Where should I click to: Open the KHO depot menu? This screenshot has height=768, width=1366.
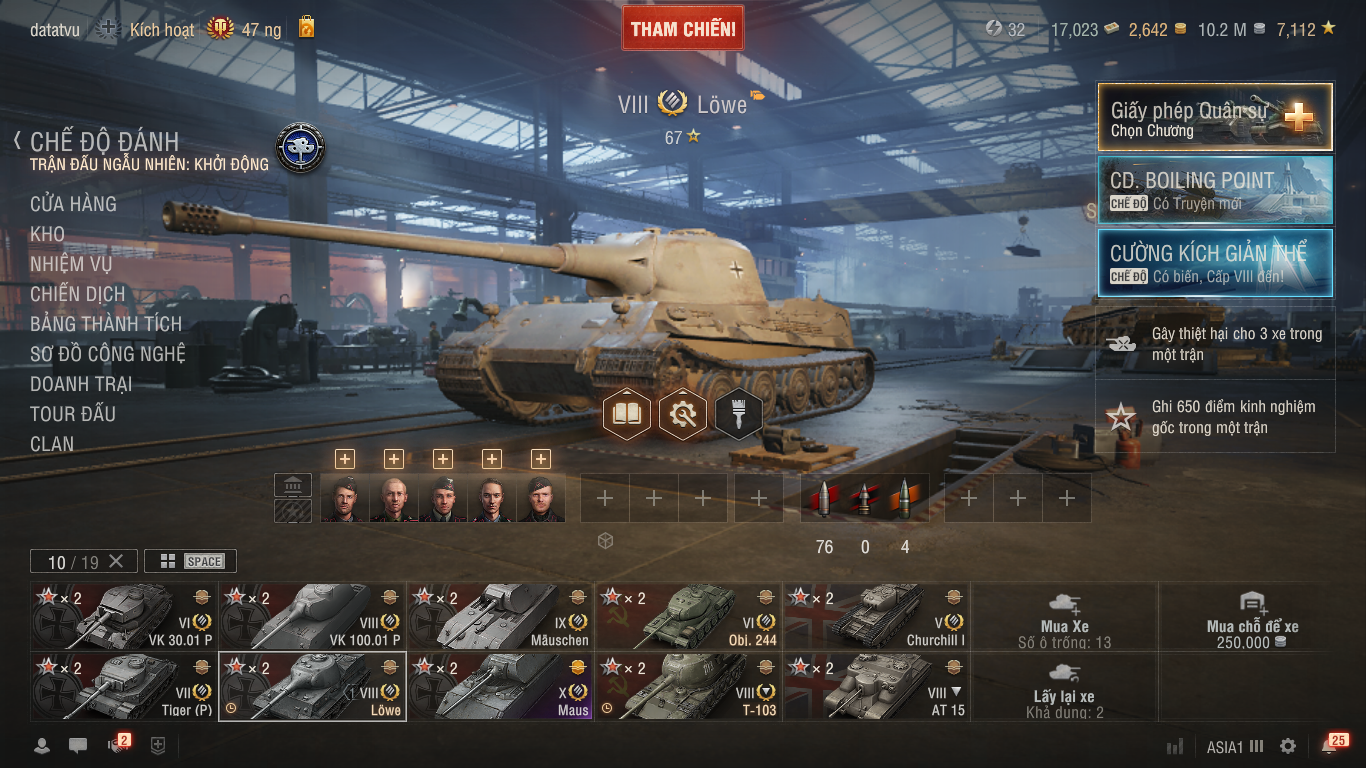click(47, 234)
